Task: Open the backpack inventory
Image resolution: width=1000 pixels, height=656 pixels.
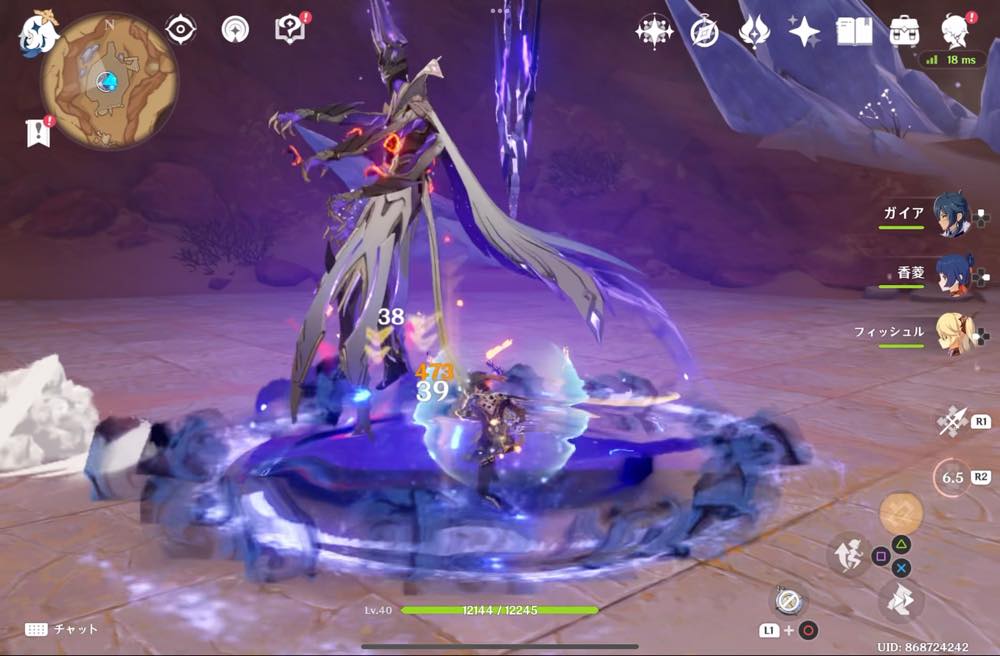Action: point(905,32)
